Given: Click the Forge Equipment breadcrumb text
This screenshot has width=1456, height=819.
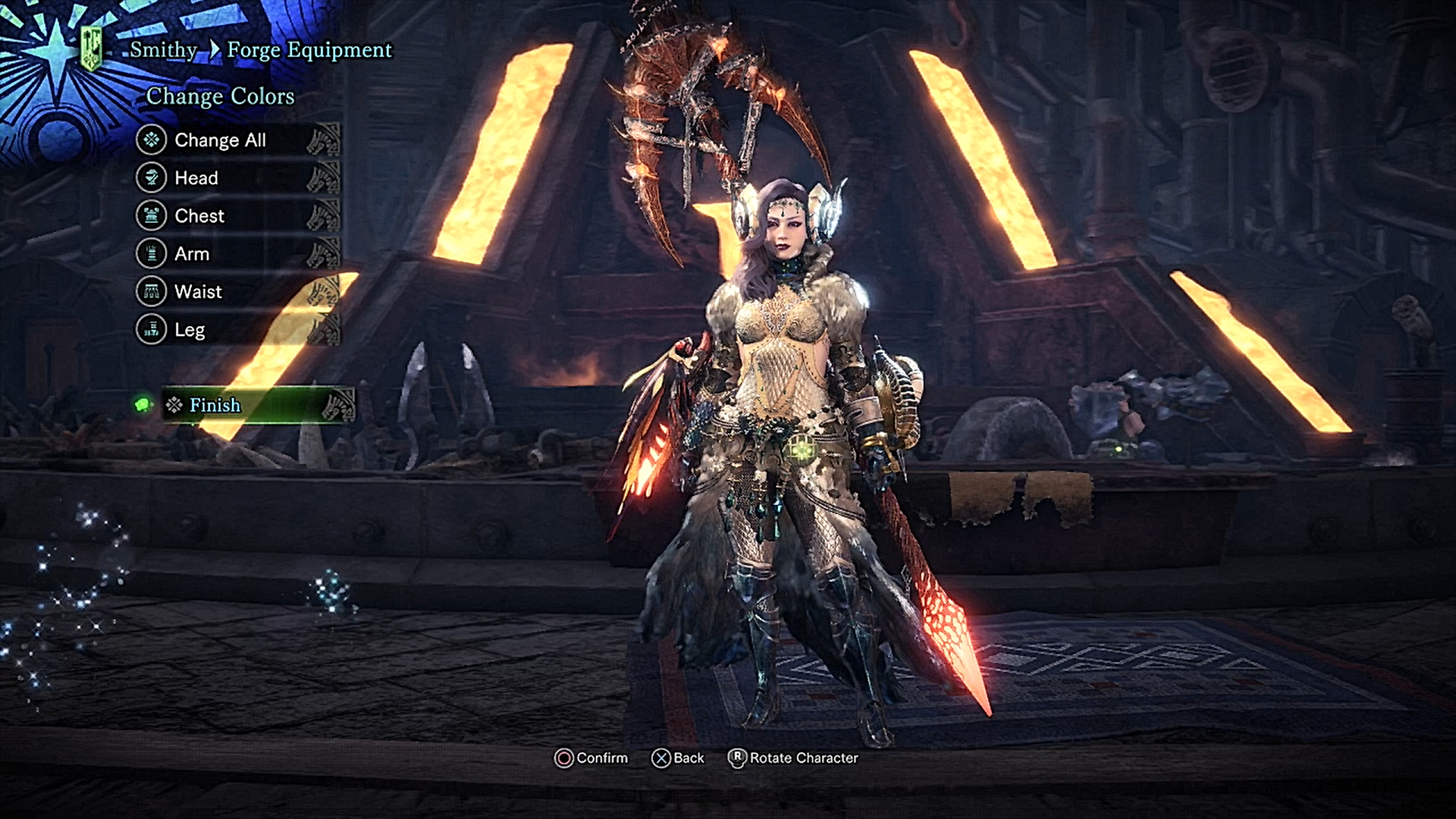Looking at the screenshot, I should [309, 51].
